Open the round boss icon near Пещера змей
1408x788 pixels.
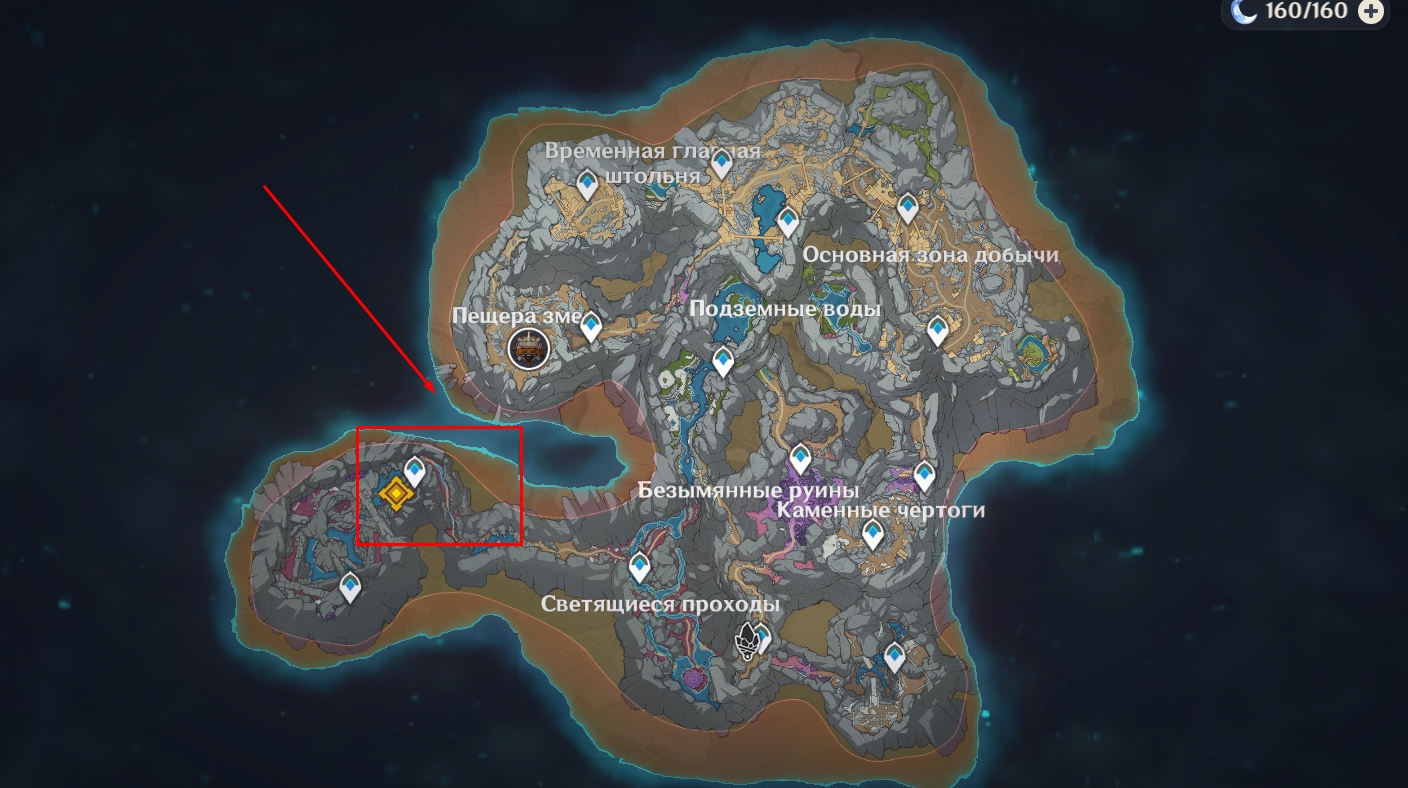coord(528,349)
